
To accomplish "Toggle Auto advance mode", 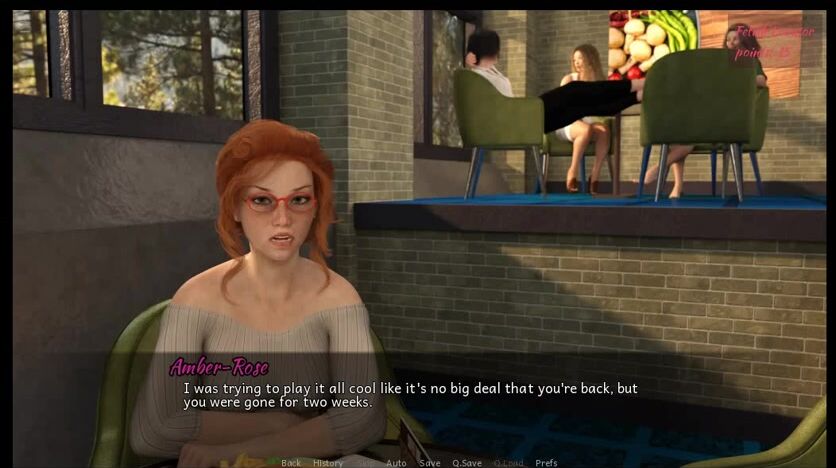I will coord(396,463).
